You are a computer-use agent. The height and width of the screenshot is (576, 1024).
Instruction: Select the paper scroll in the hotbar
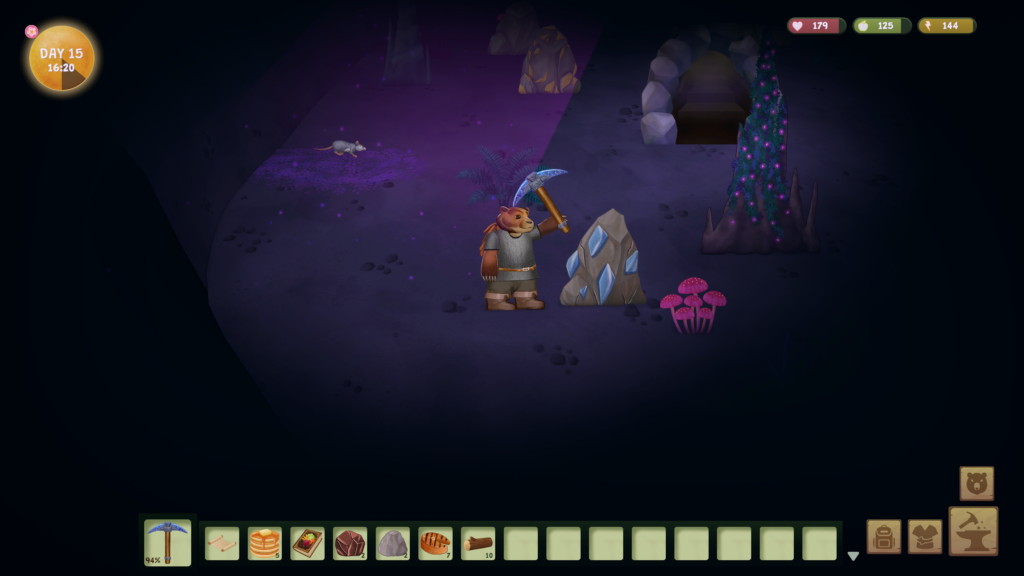pos(222,543)
